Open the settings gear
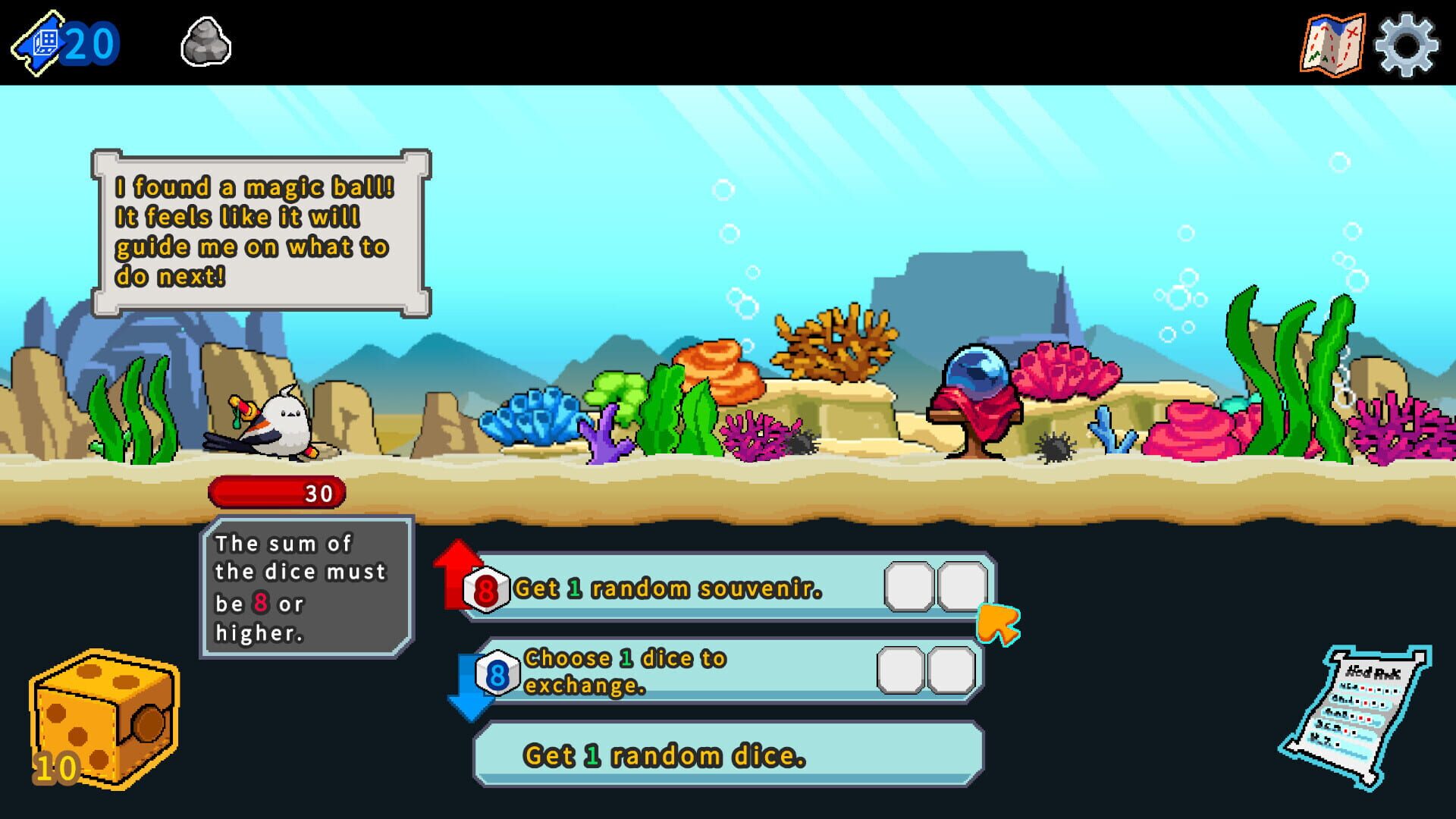 coord(1406,42)
